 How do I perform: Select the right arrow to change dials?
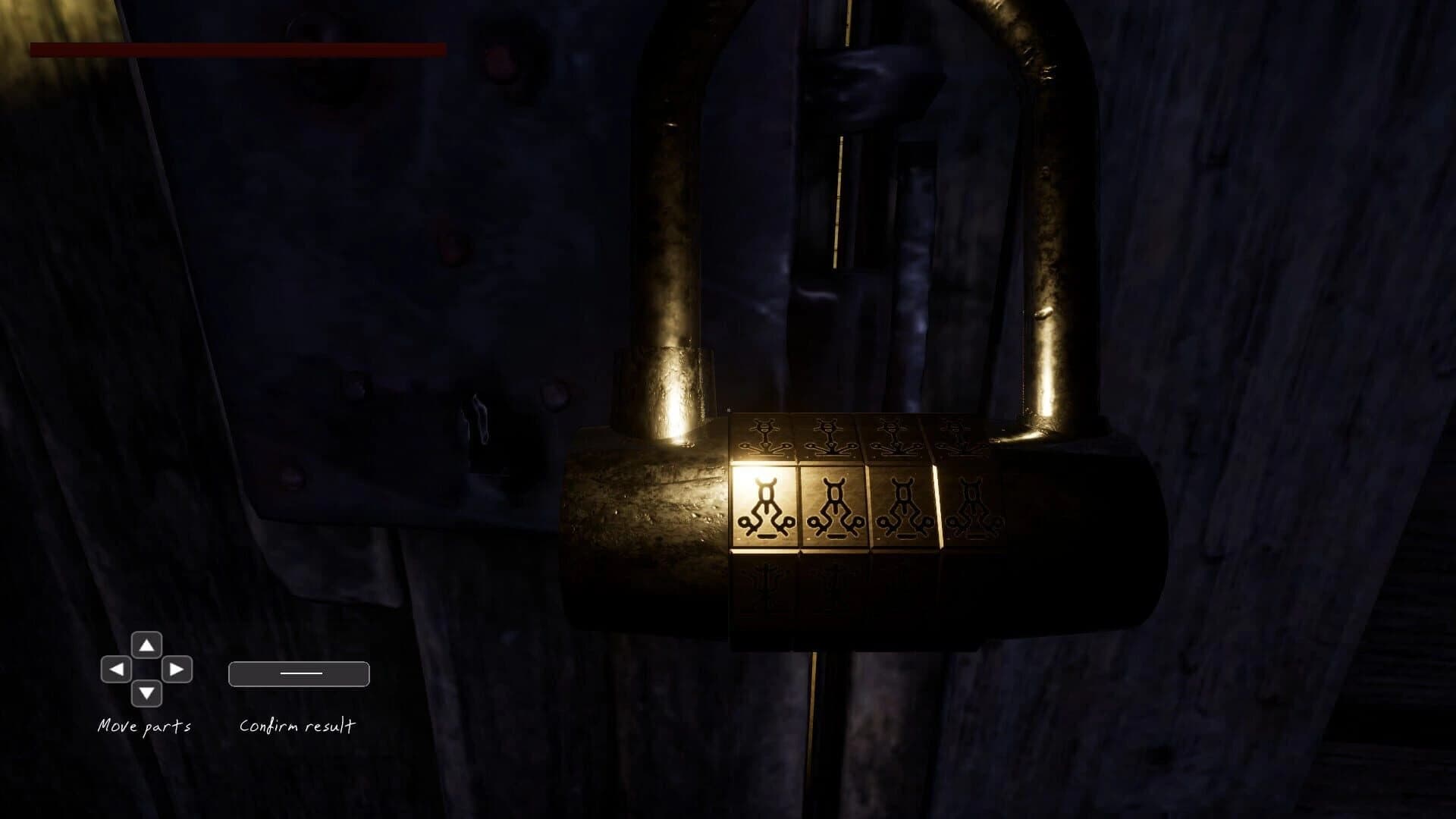(176, 671)
